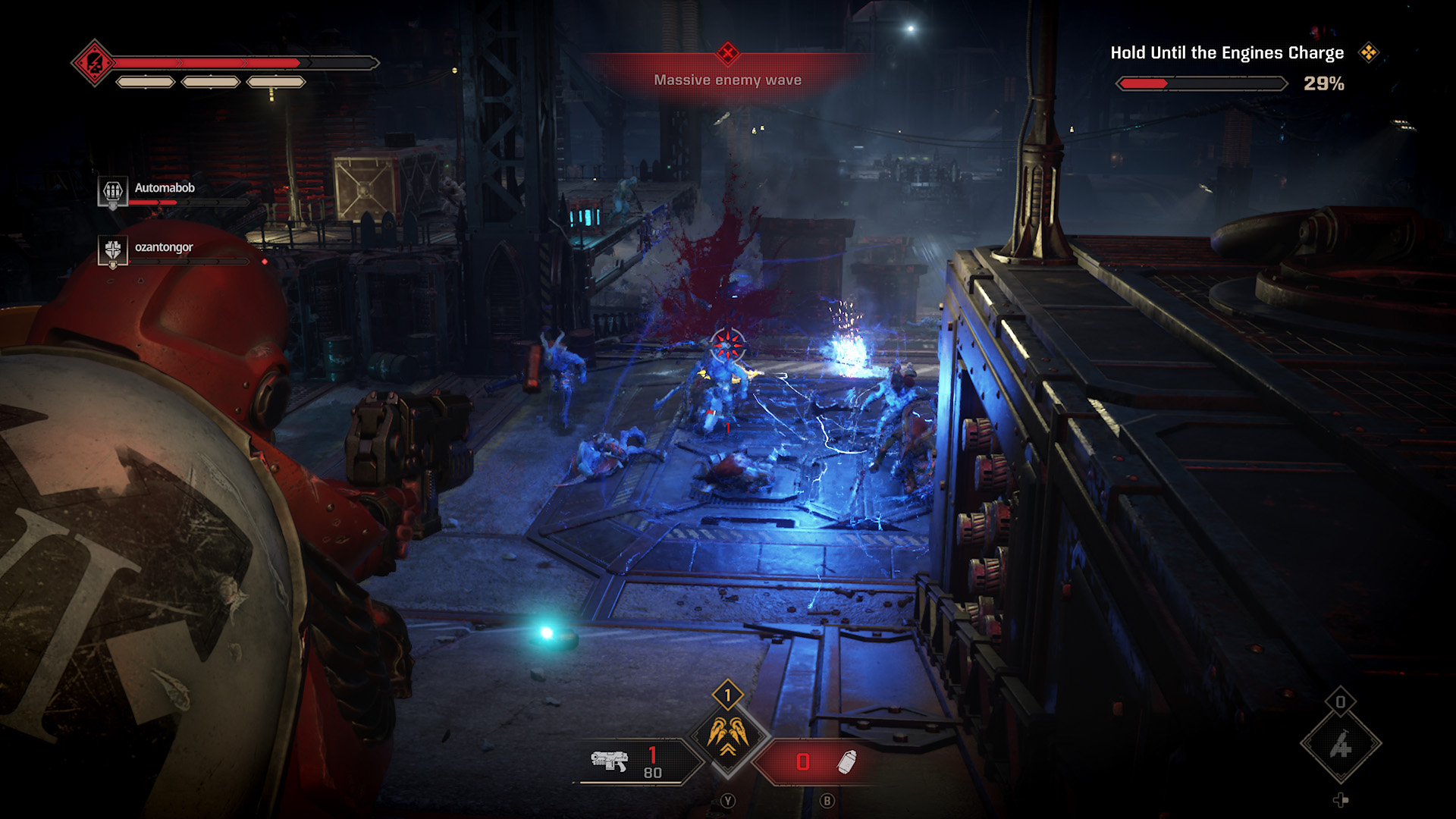Click the Hold Until the Engines Charge objective
The image size is (1456, 819).
point(1226,53)
